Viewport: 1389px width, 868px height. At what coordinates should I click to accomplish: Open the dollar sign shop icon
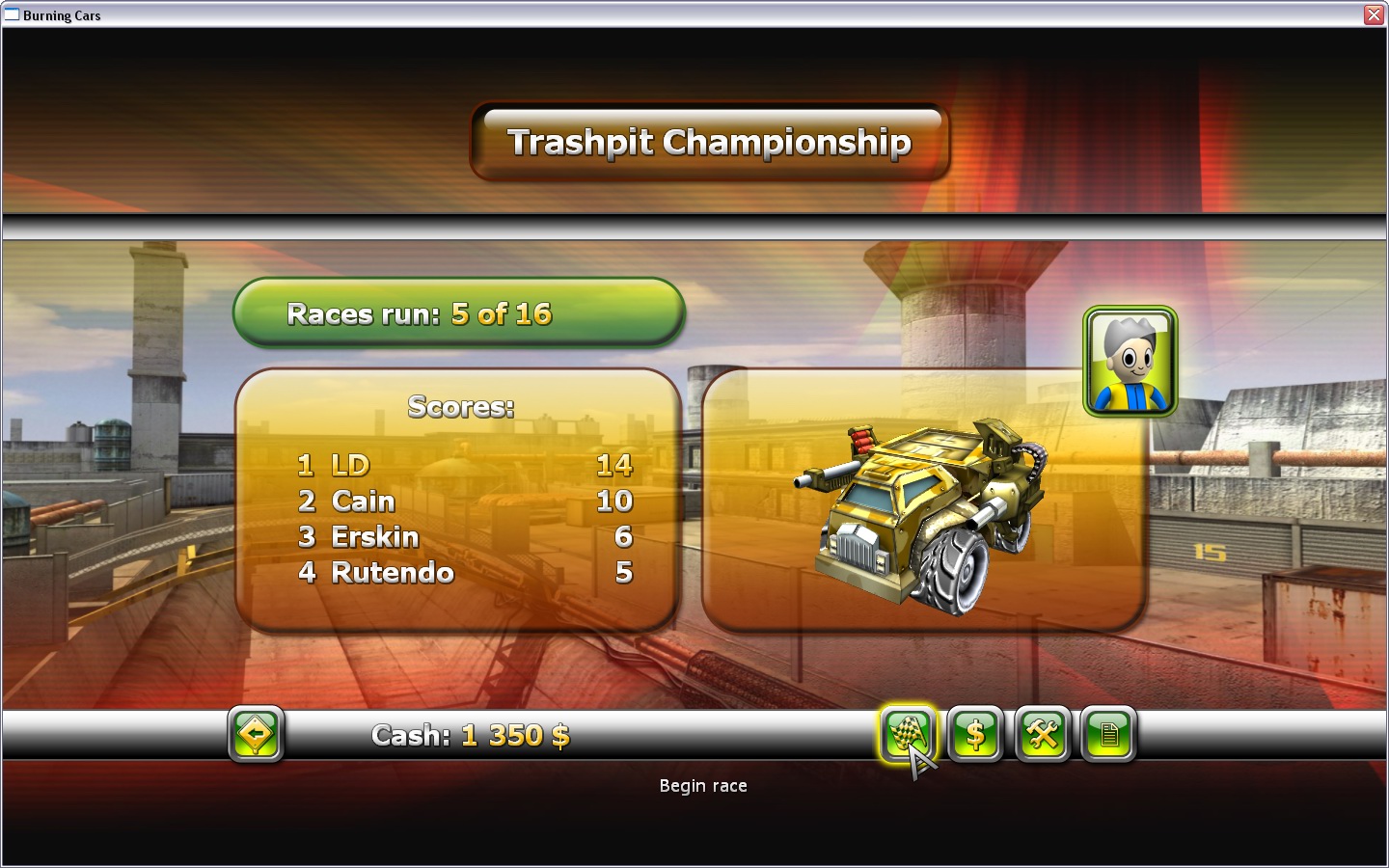pos(976,735)
